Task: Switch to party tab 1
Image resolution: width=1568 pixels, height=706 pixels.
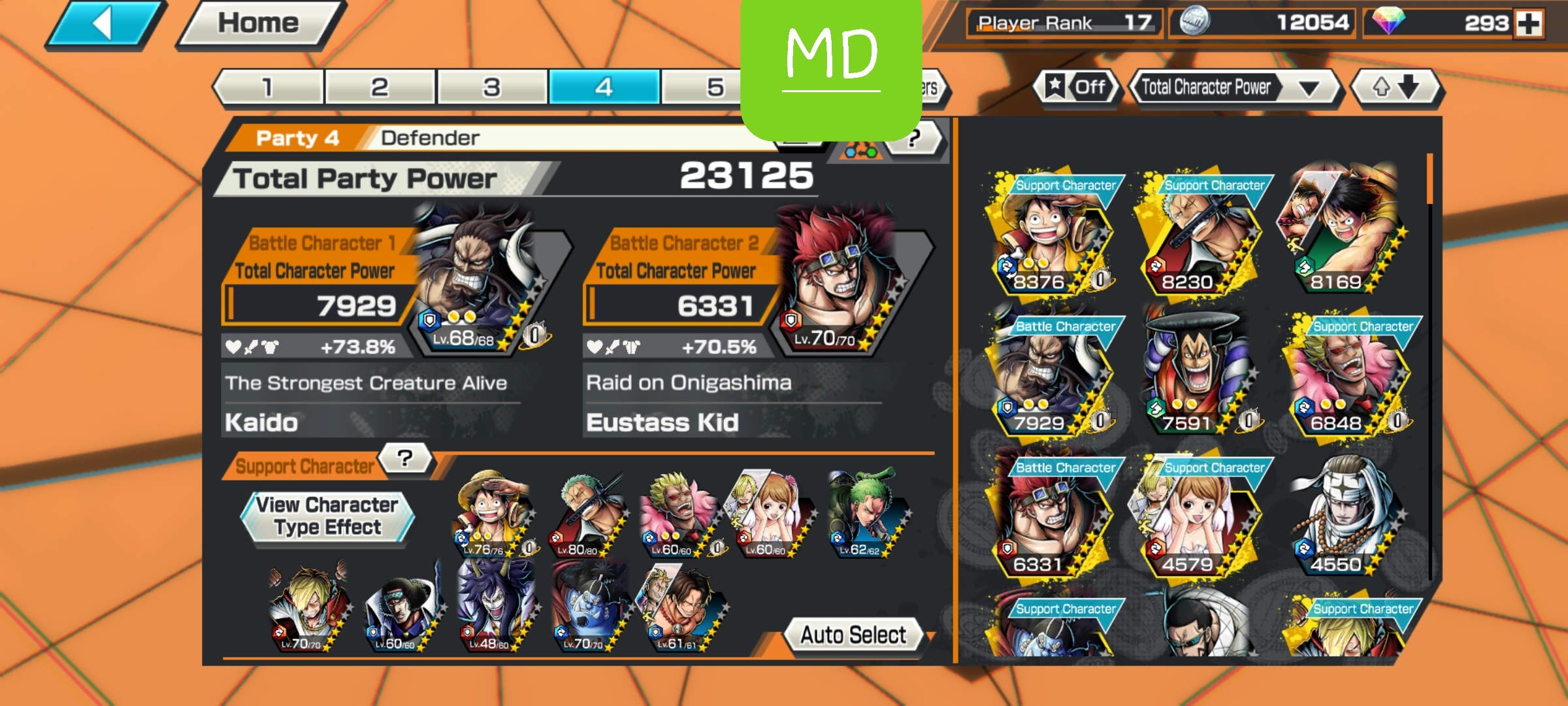Action: point(268,87)
